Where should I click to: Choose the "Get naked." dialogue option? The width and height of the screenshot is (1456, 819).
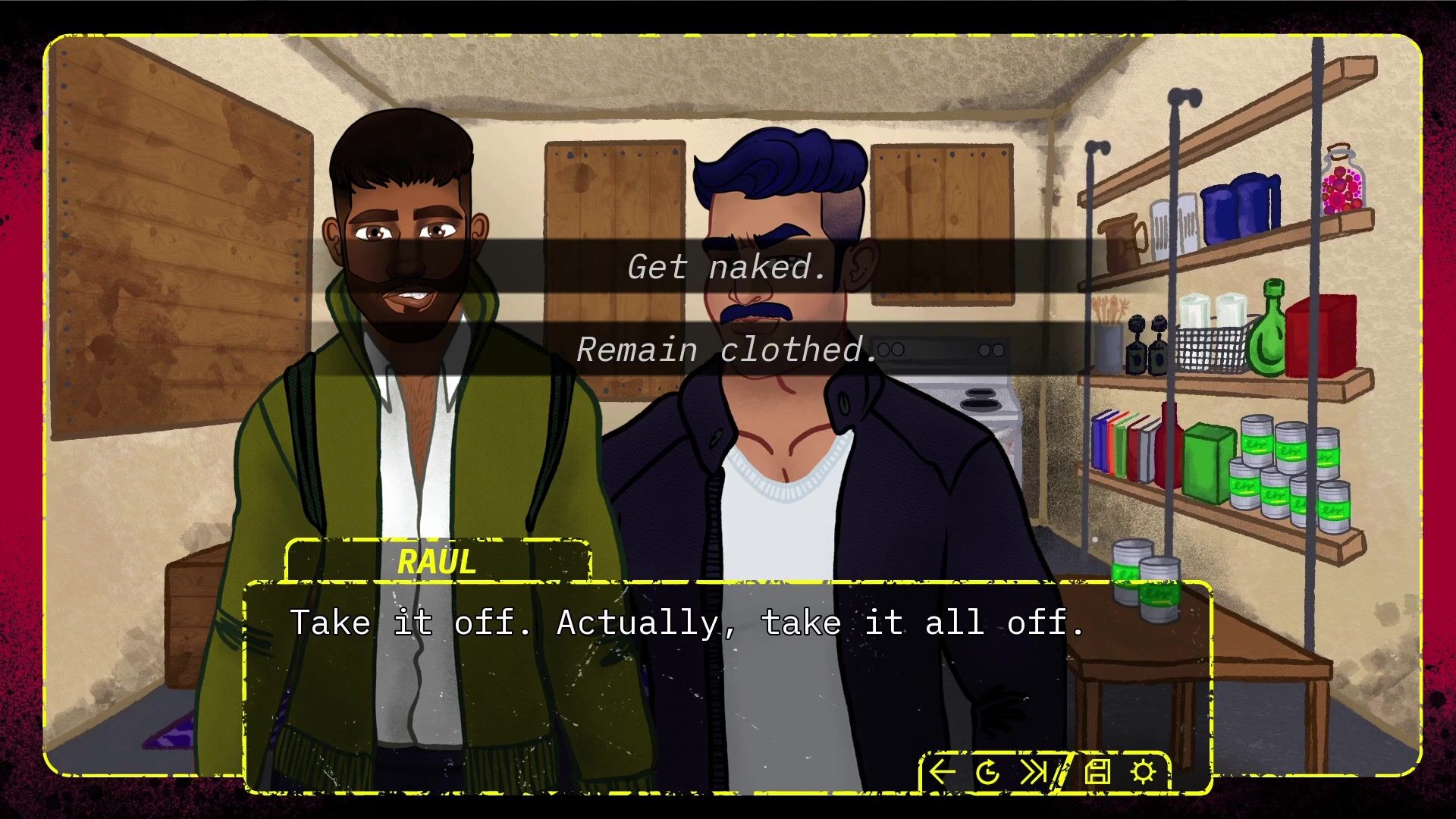tap(726, 267)
